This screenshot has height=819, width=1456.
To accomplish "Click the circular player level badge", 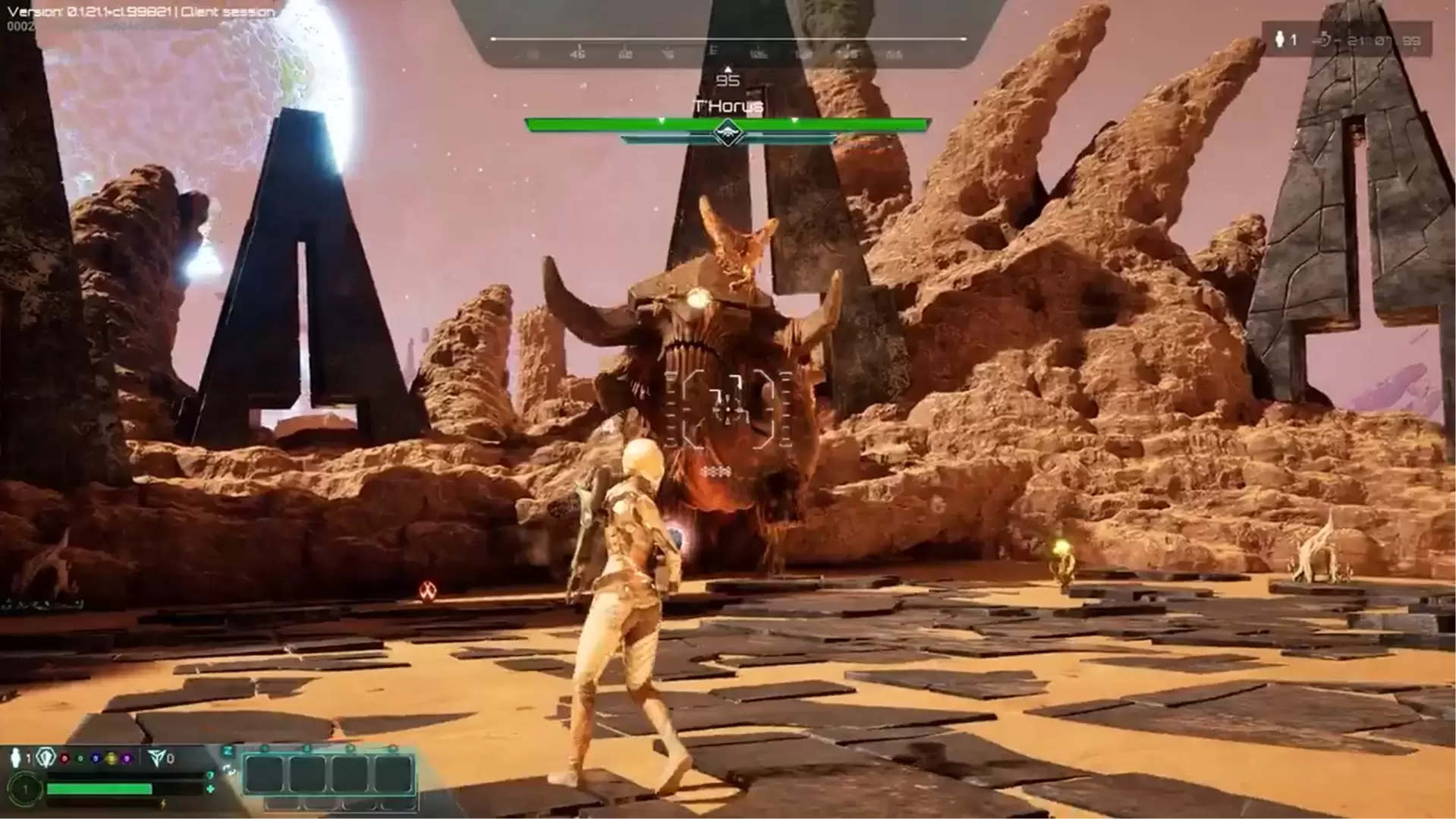I will coord(24,790).
